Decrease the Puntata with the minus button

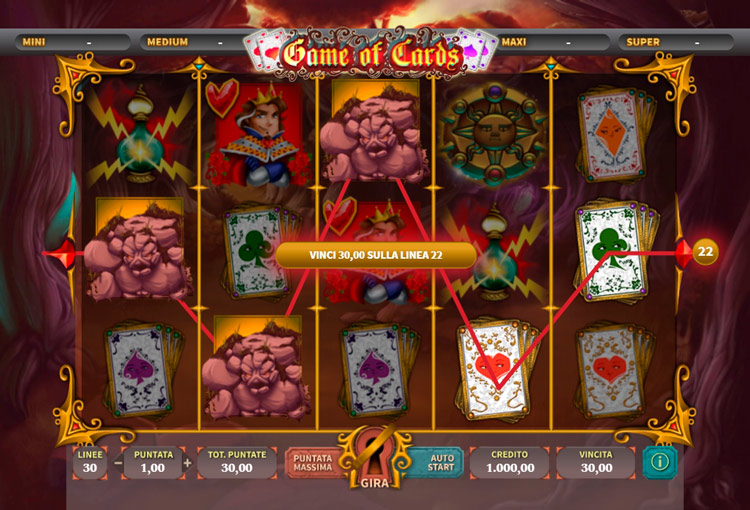click(118, 463)
